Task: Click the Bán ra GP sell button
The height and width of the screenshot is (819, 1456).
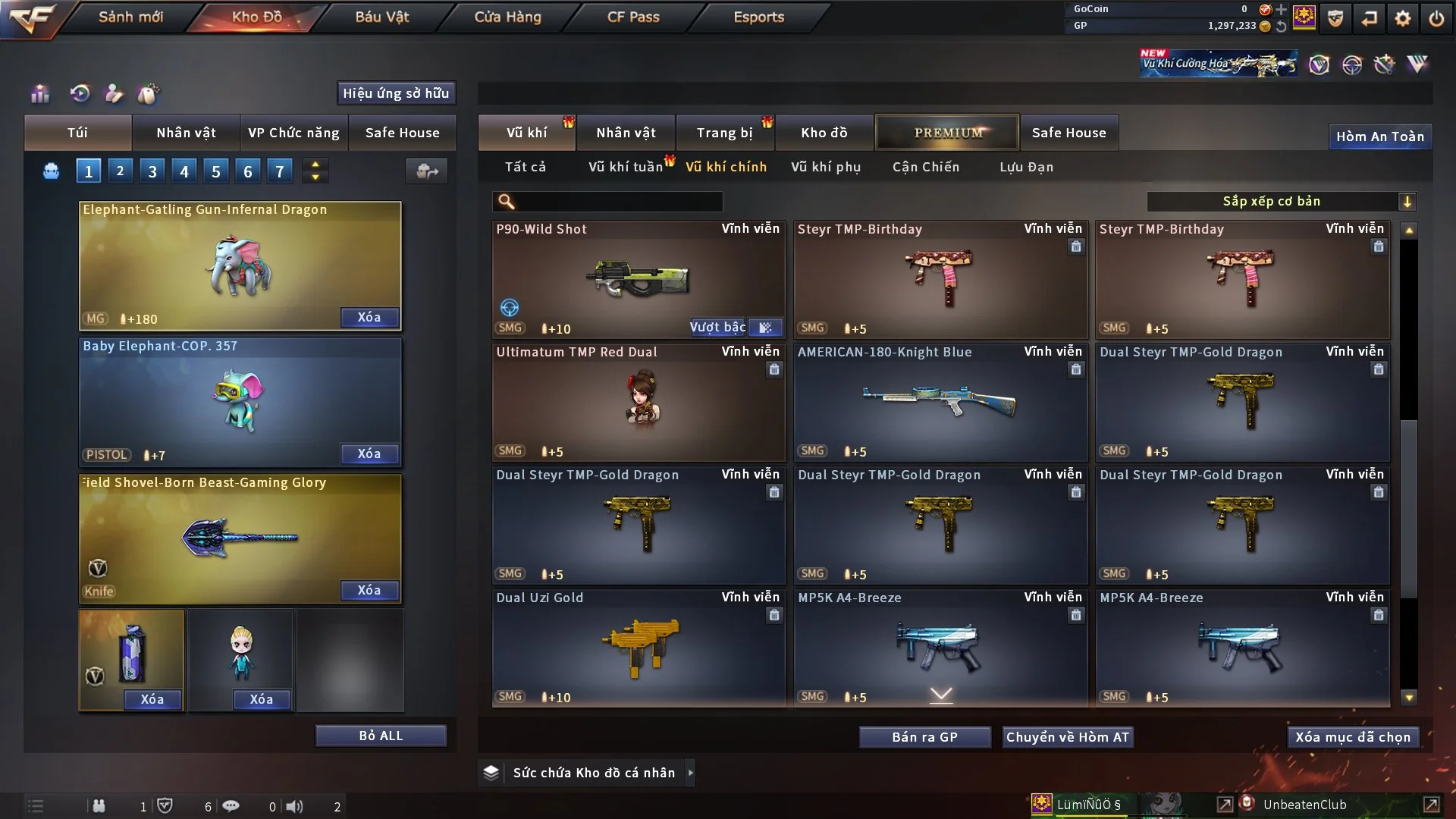Action: [924, 737]
